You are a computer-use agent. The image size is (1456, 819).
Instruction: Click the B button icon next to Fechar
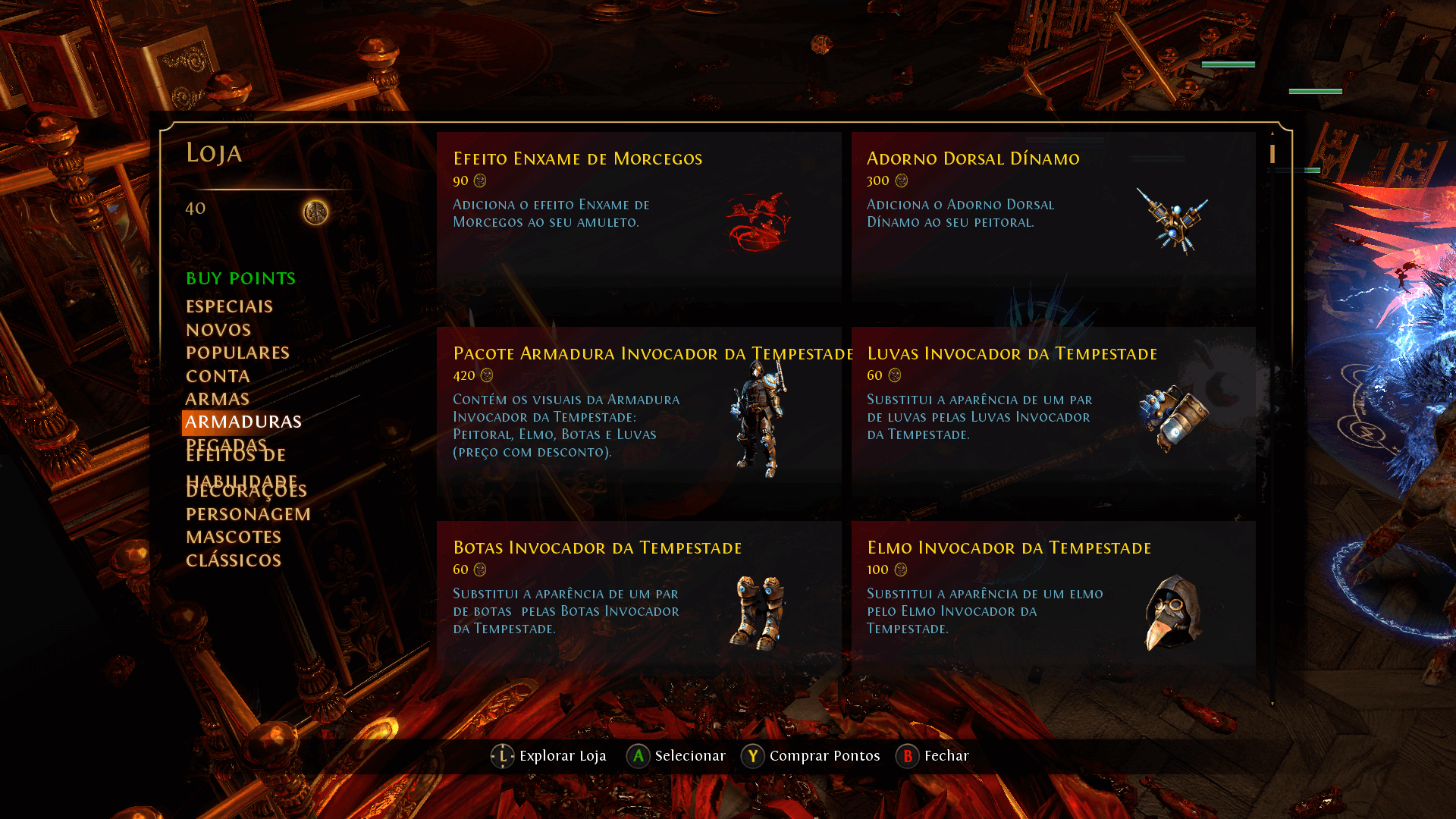[x=907, y=756]
